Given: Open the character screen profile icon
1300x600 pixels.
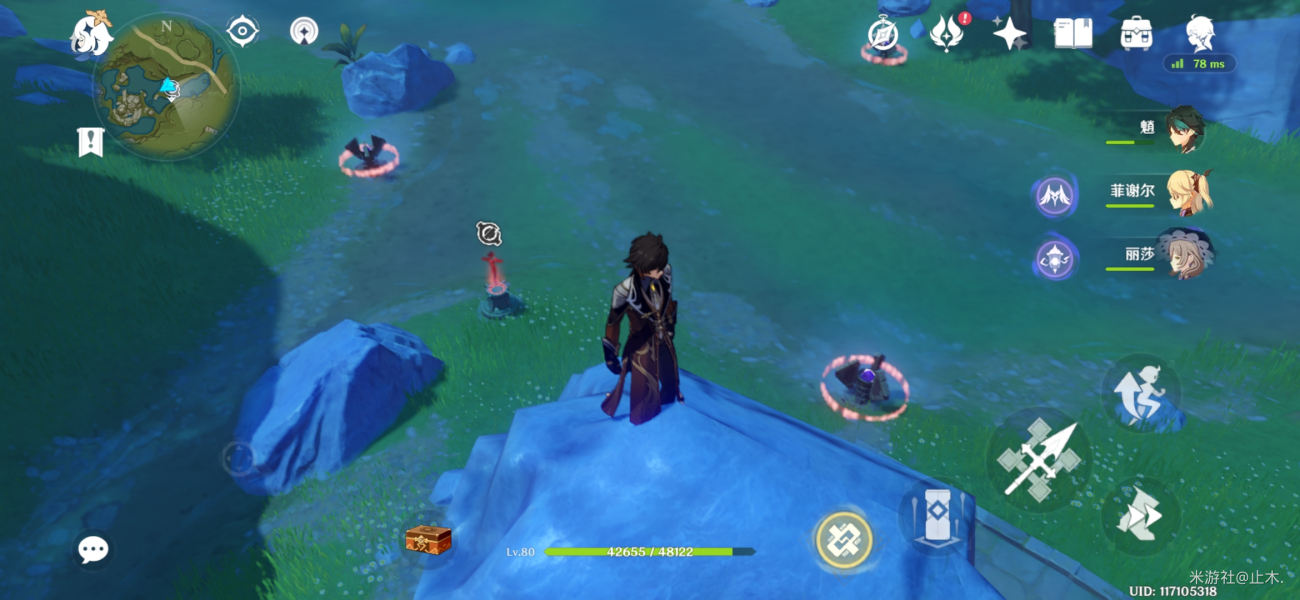Looking at the screenshot, I should tap(1199, 34).
